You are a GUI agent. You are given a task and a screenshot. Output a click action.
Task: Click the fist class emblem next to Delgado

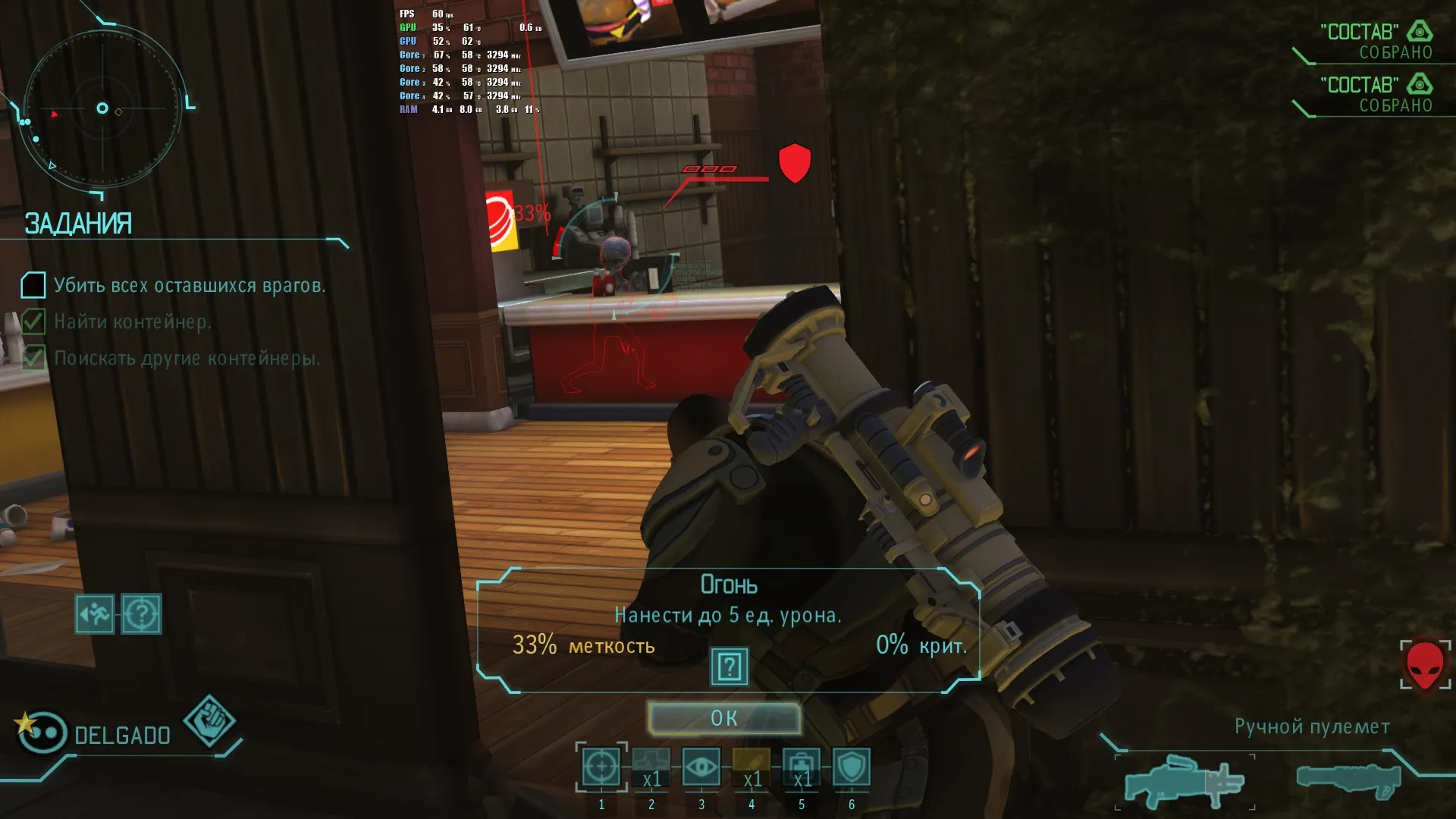tap(209, 720)
